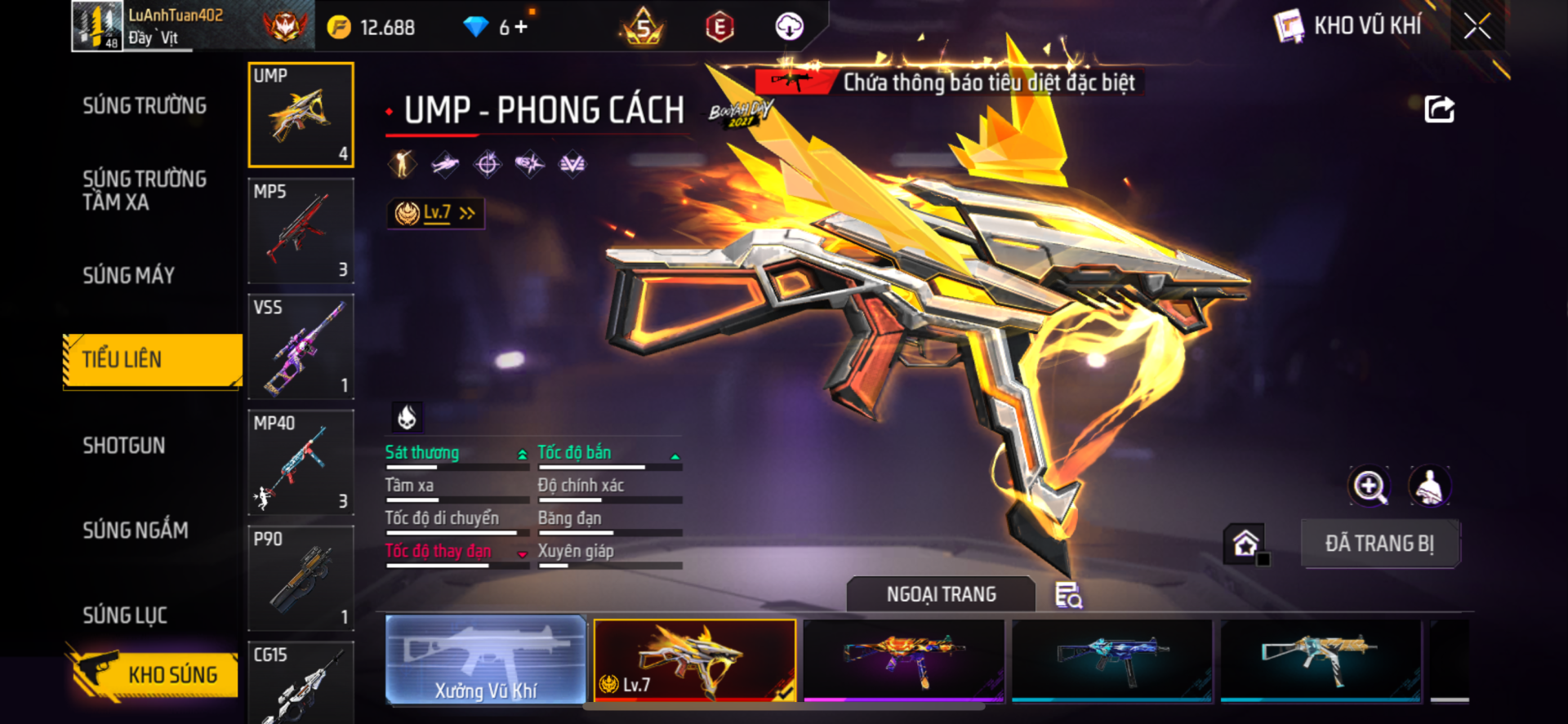Screen dimensions: 1568x724
Task: Close the weapon armory screen
Action: coord(1477,26)
